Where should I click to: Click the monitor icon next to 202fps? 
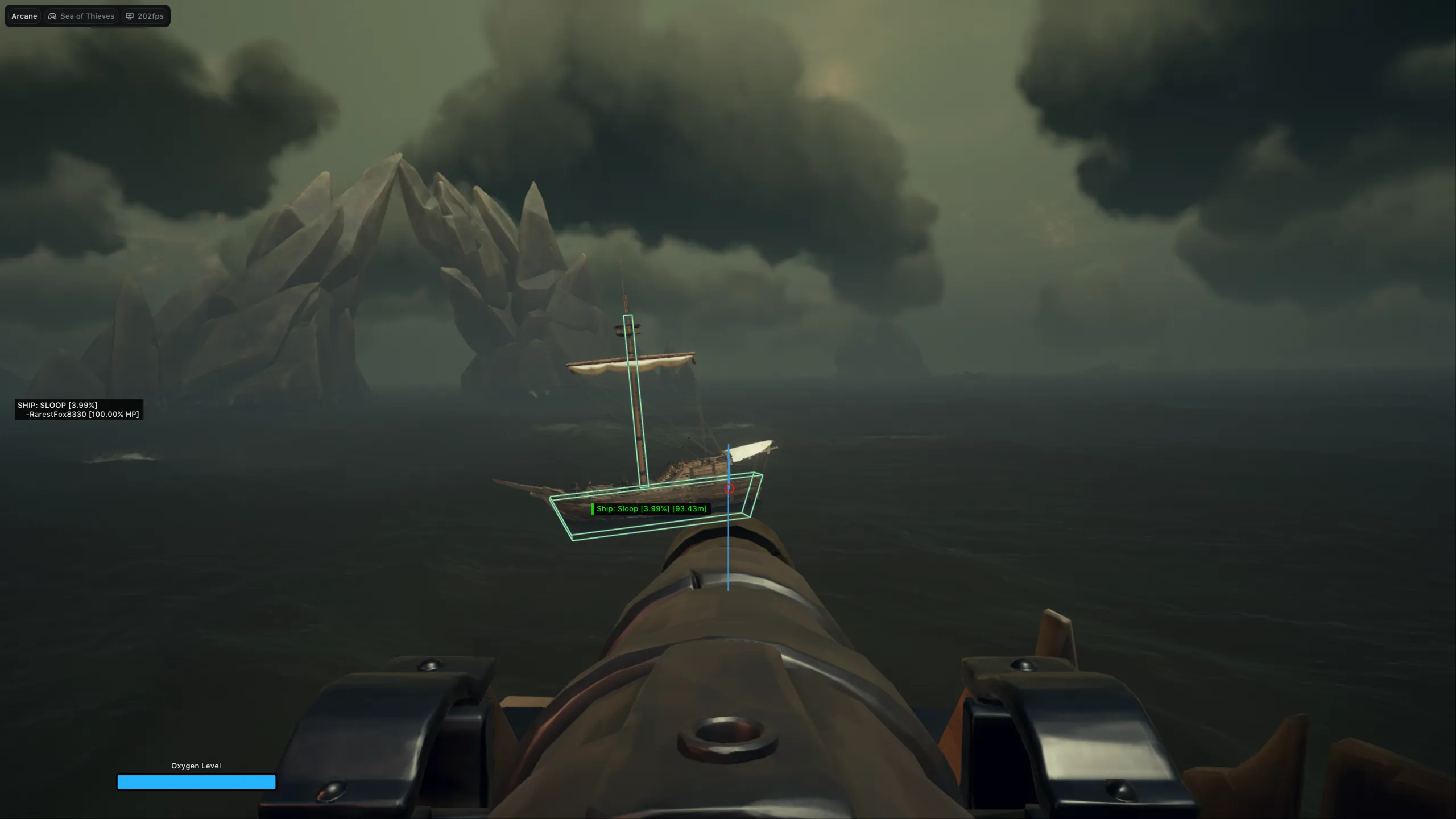pos(130,16)
